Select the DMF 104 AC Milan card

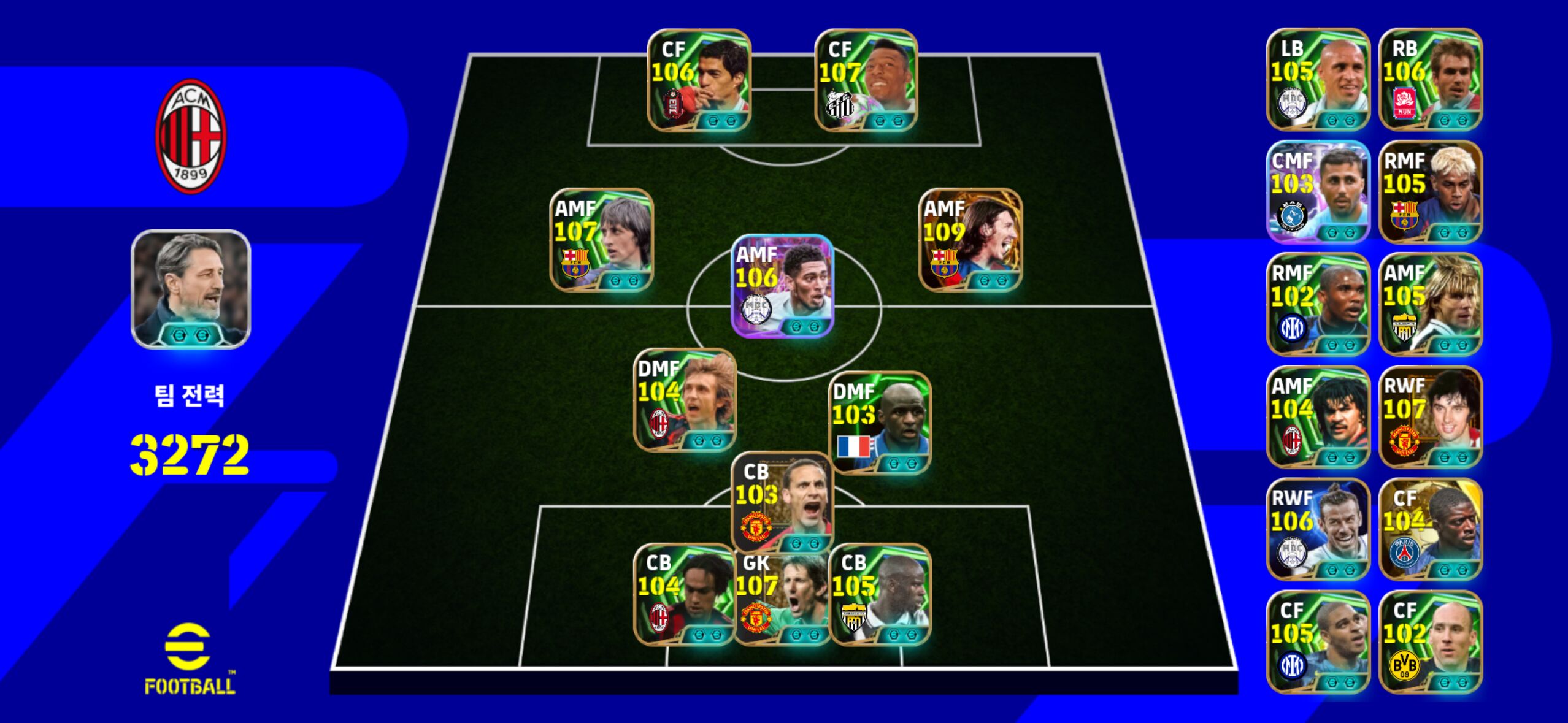(685, 400)
